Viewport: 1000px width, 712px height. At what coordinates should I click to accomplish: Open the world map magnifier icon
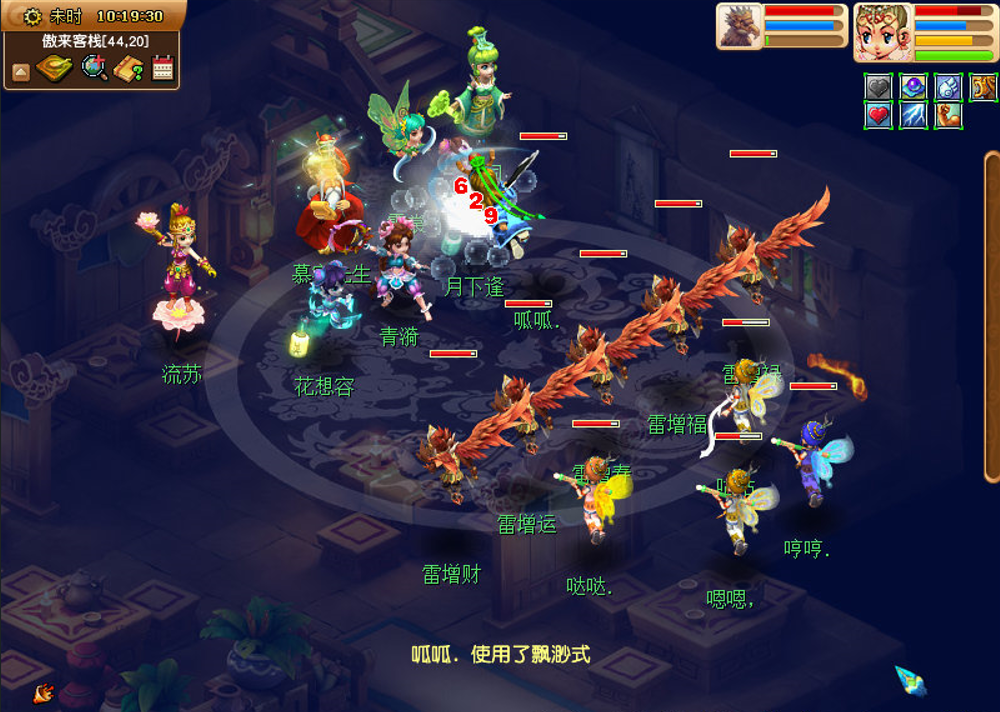(94, 69)
